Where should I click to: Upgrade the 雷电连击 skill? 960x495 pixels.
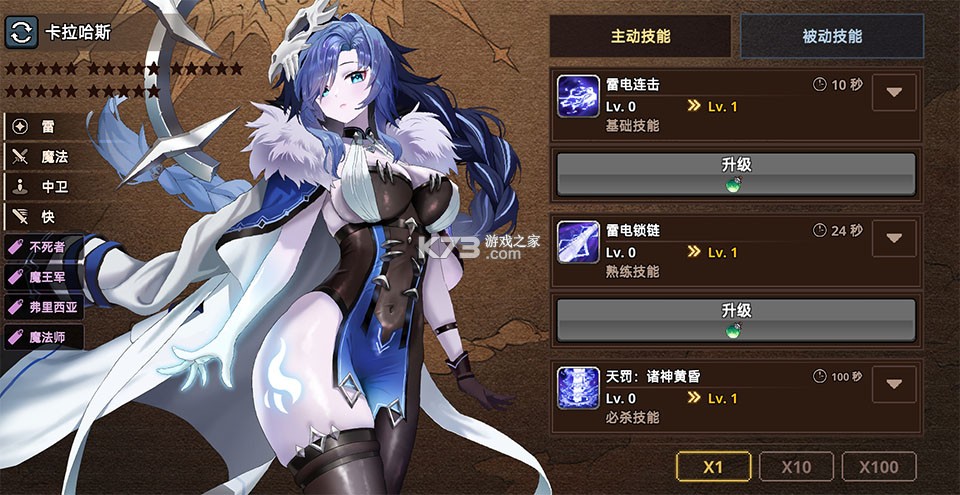click(x=736, y=174)
